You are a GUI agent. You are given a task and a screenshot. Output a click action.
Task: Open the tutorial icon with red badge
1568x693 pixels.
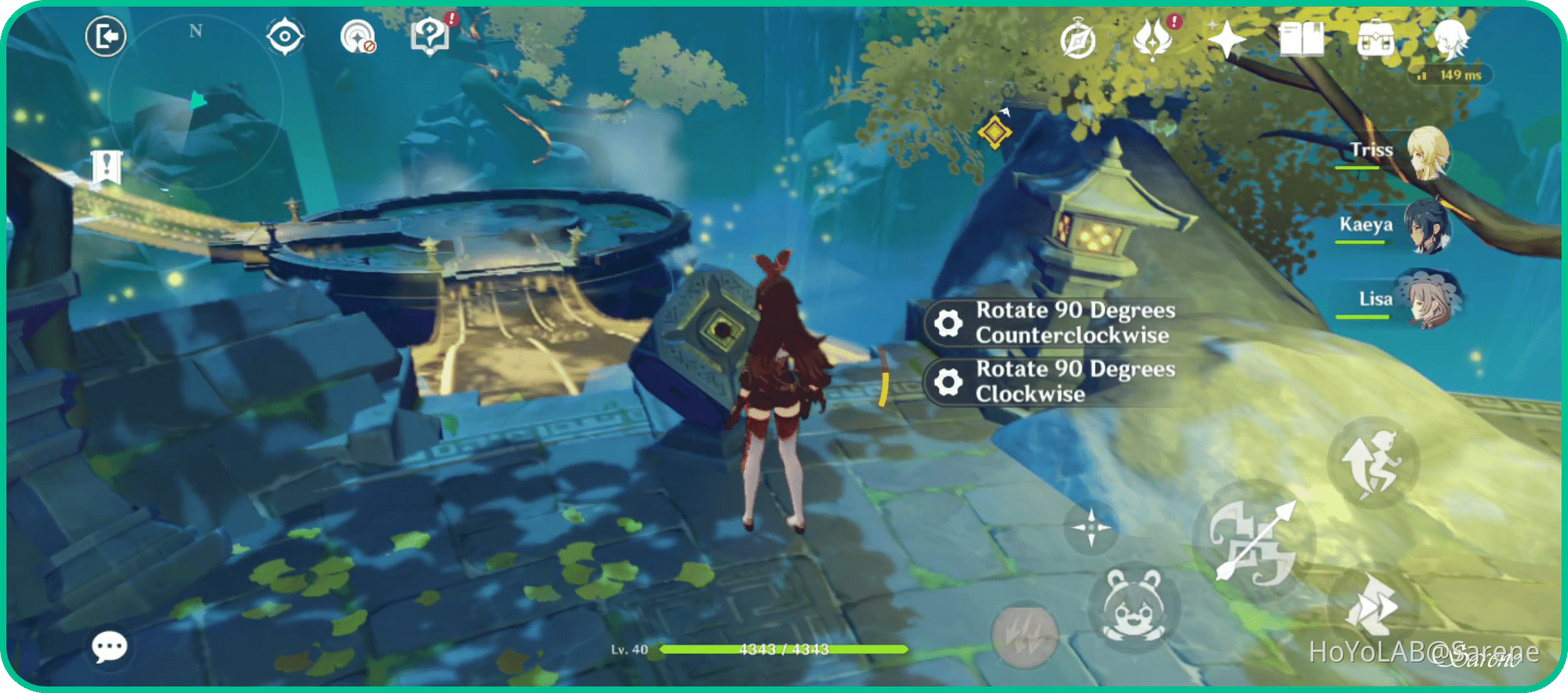tap(431, 38)
